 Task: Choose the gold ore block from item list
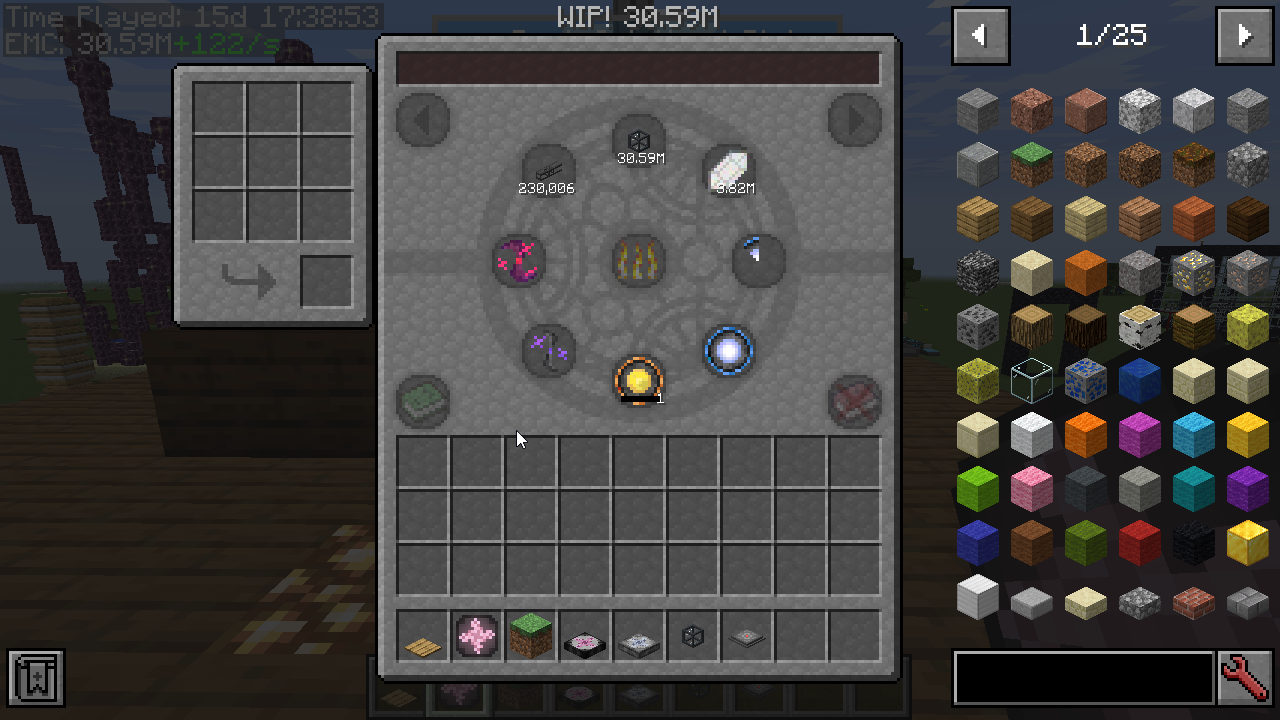coord(1193,272)
